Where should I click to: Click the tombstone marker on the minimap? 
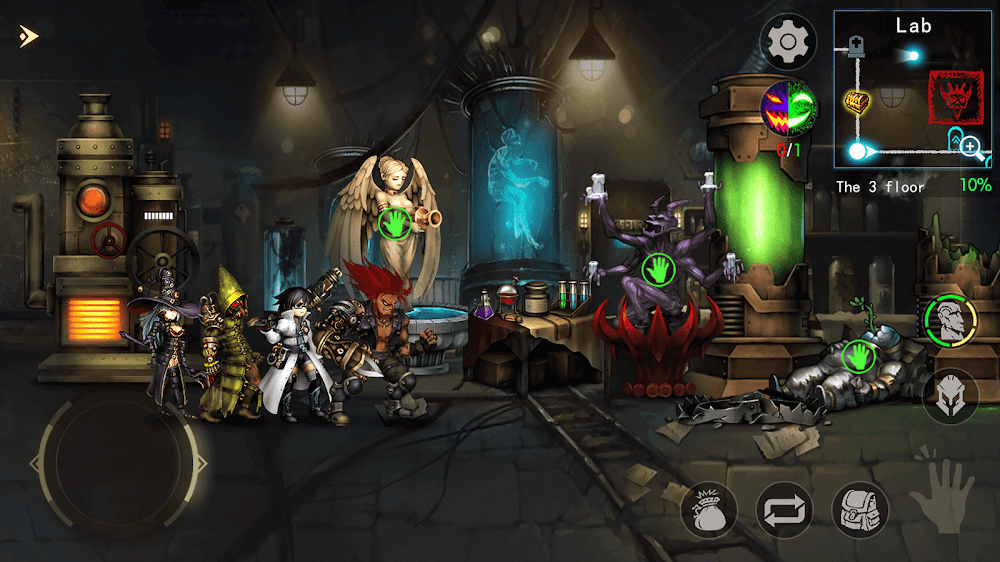tap(855, 44)
